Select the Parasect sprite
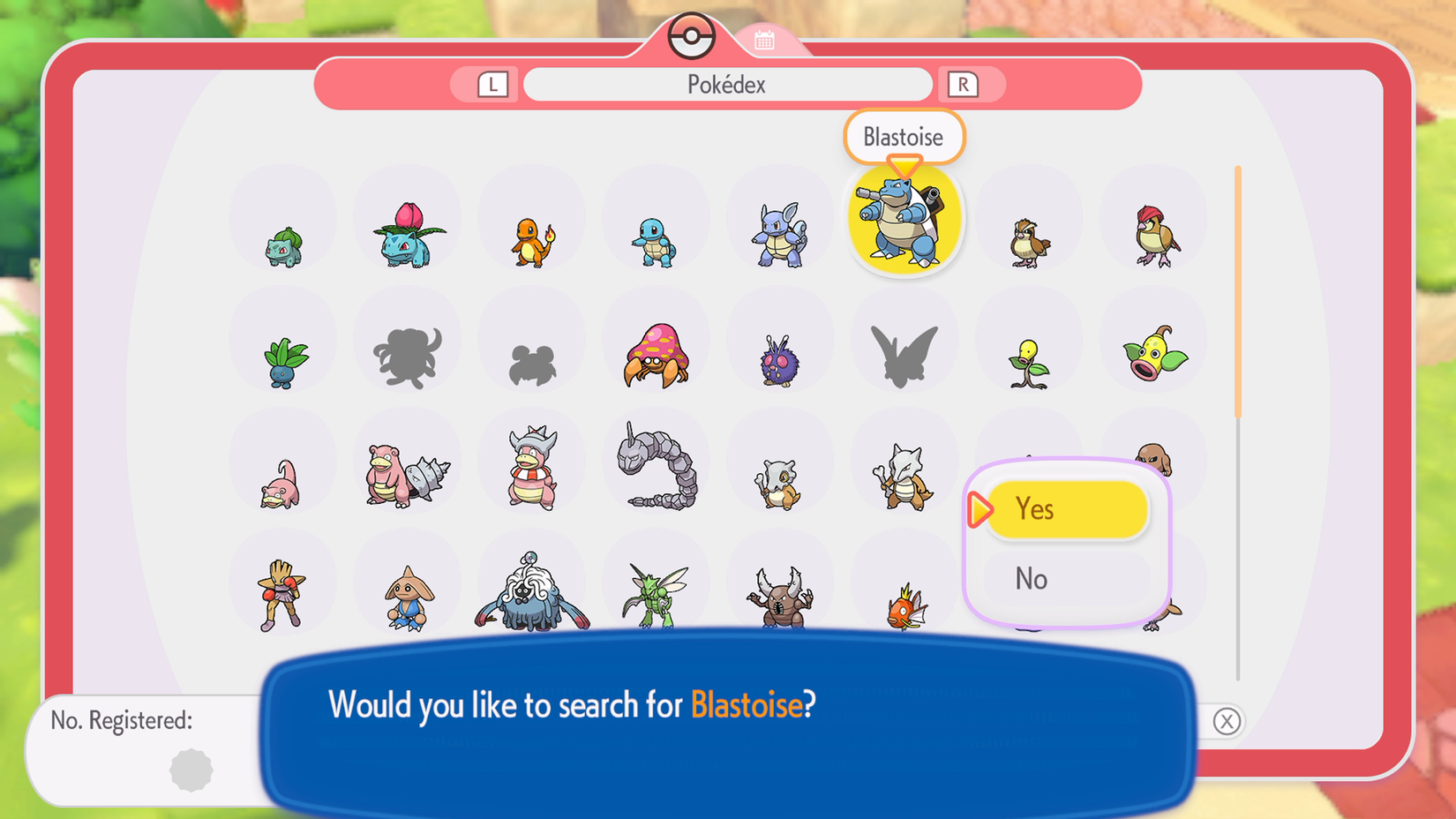Screen dimensions: 1456x819 pos(656,357)
